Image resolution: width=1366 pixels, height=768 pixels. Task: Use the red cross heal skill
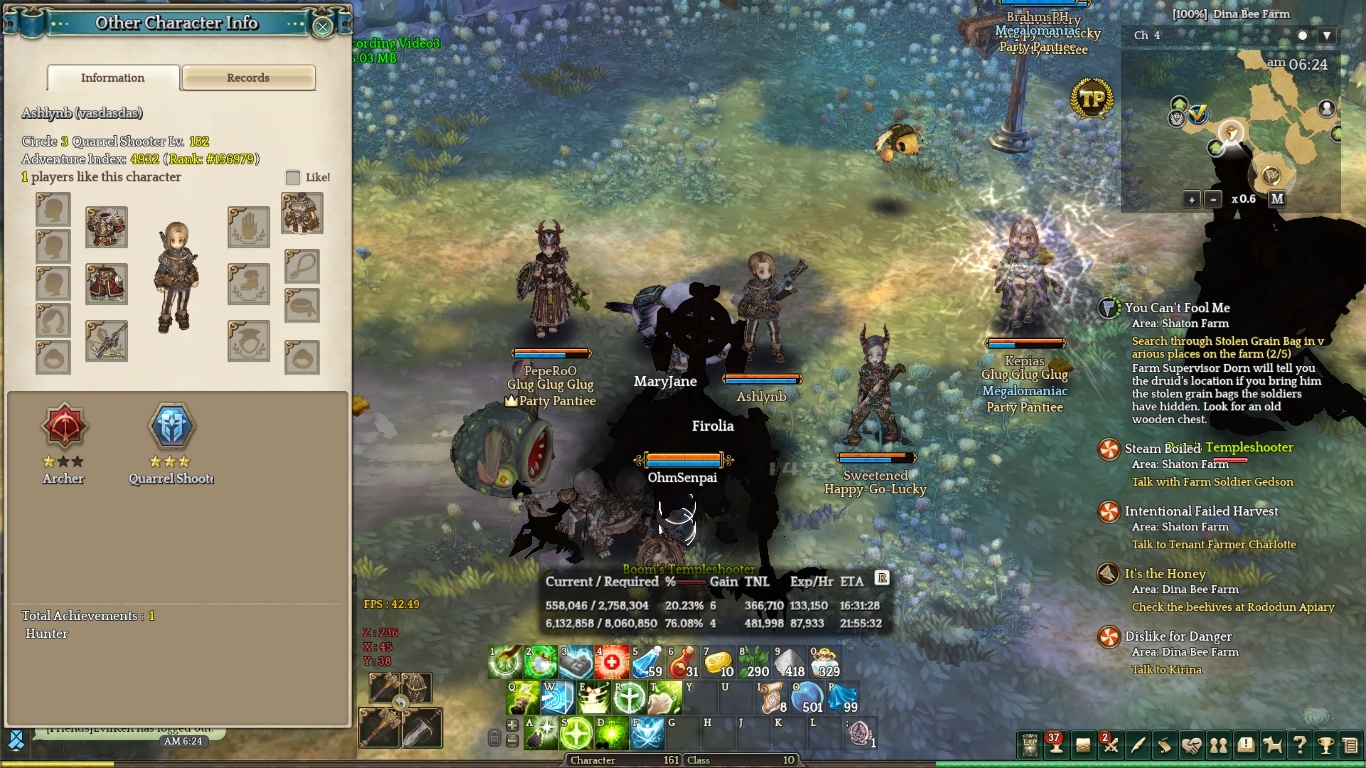(x=612, y=663)
